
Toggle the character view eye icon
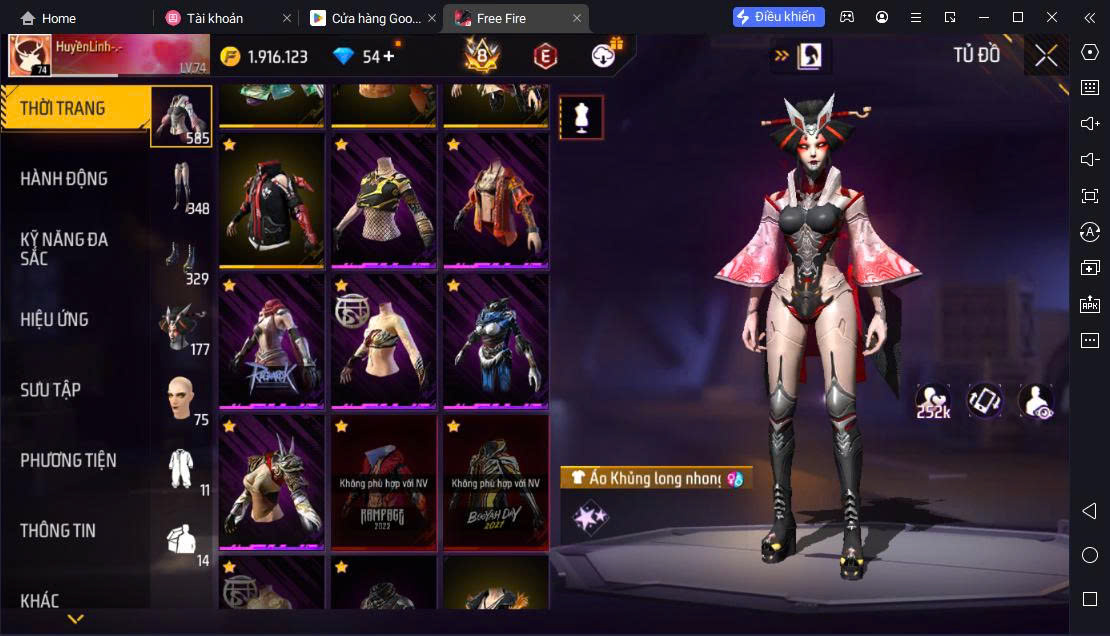(1036, 401)
